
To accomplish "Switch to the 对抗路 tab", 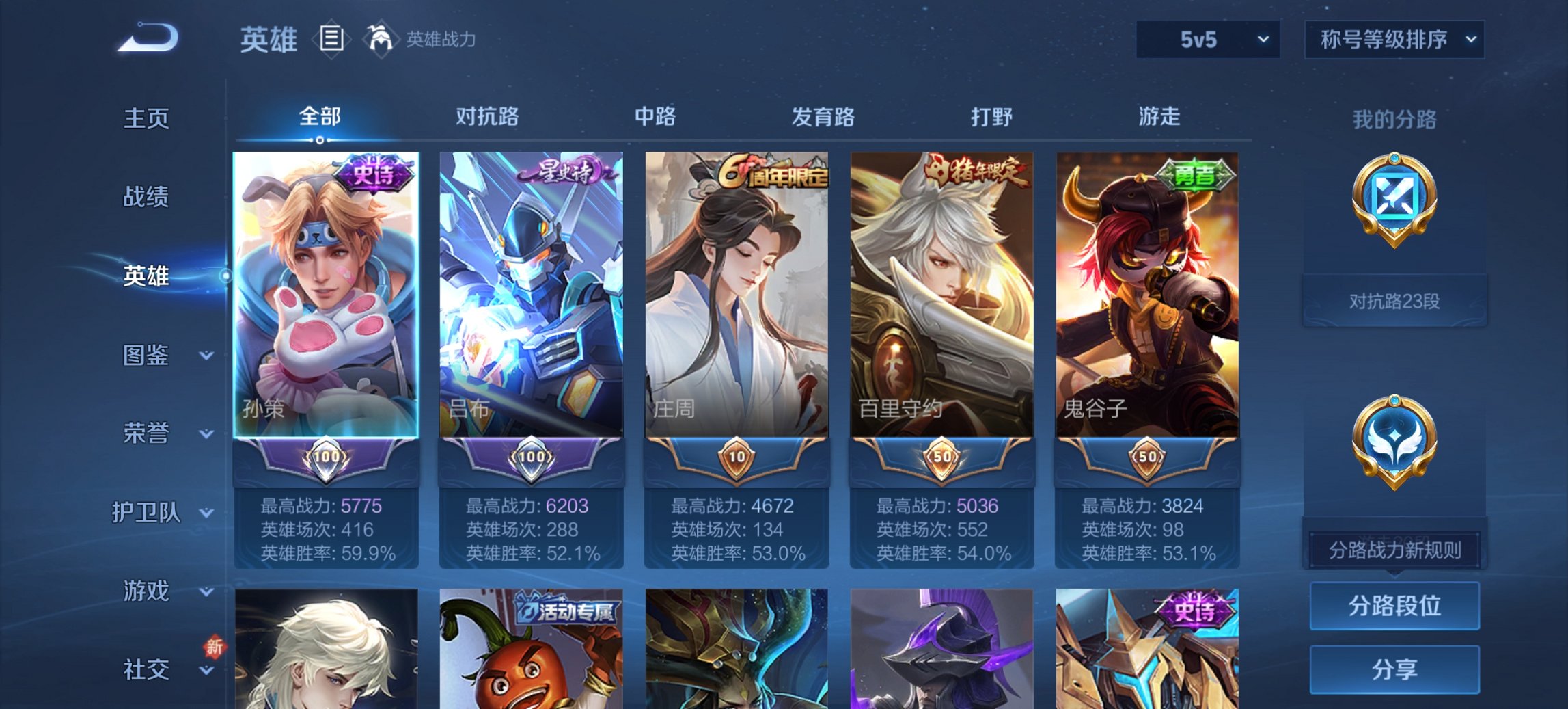I will (489, 117).
